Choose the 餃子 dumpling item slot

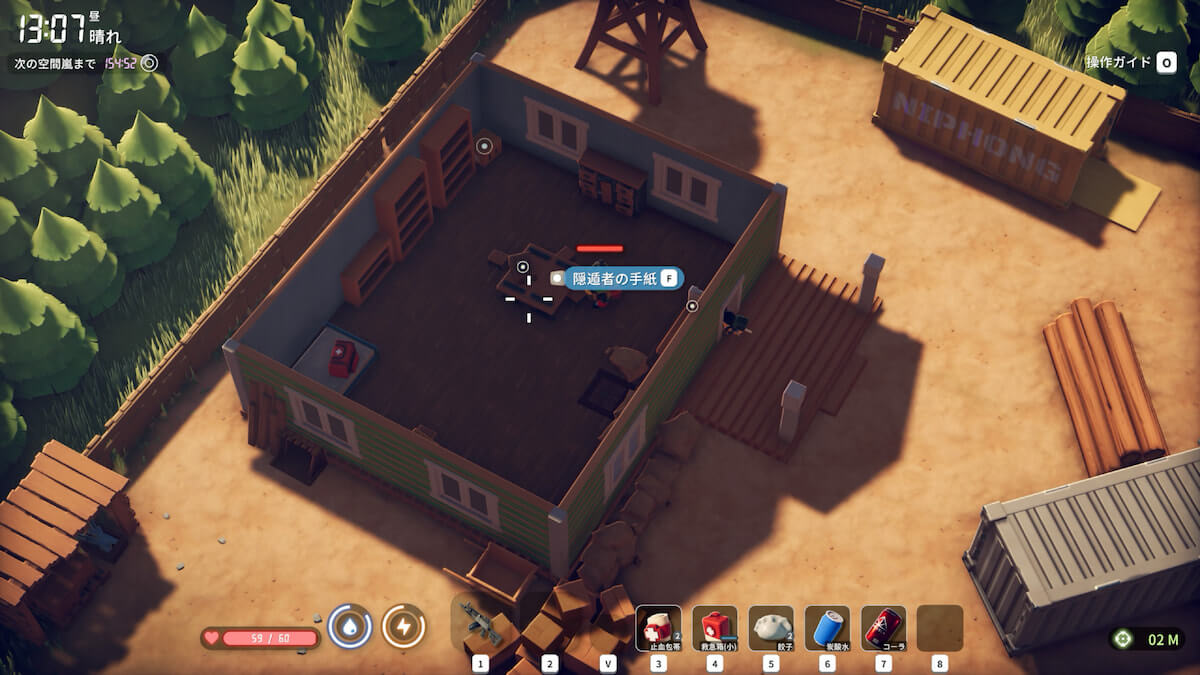point(770,627)
